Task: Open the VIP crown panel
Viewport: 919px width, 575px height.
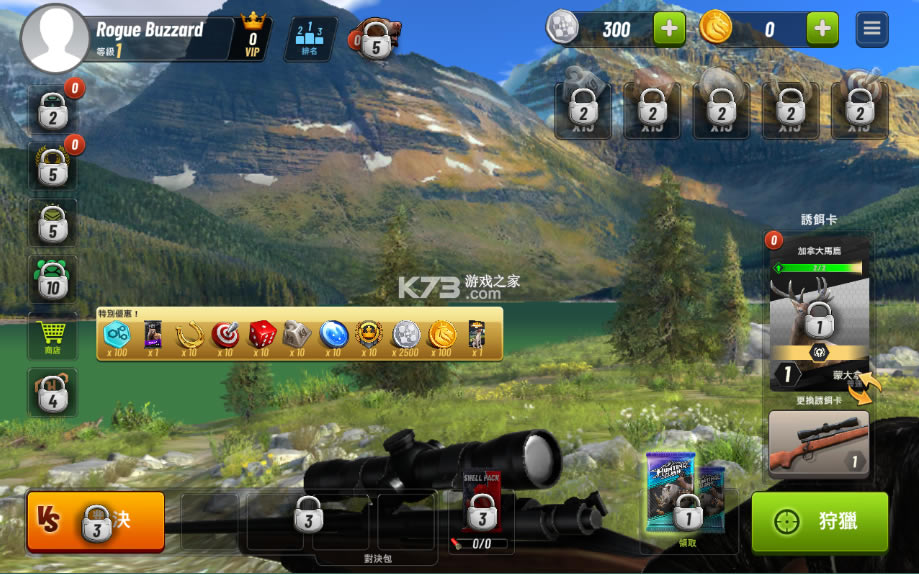Action: [252, 38]
